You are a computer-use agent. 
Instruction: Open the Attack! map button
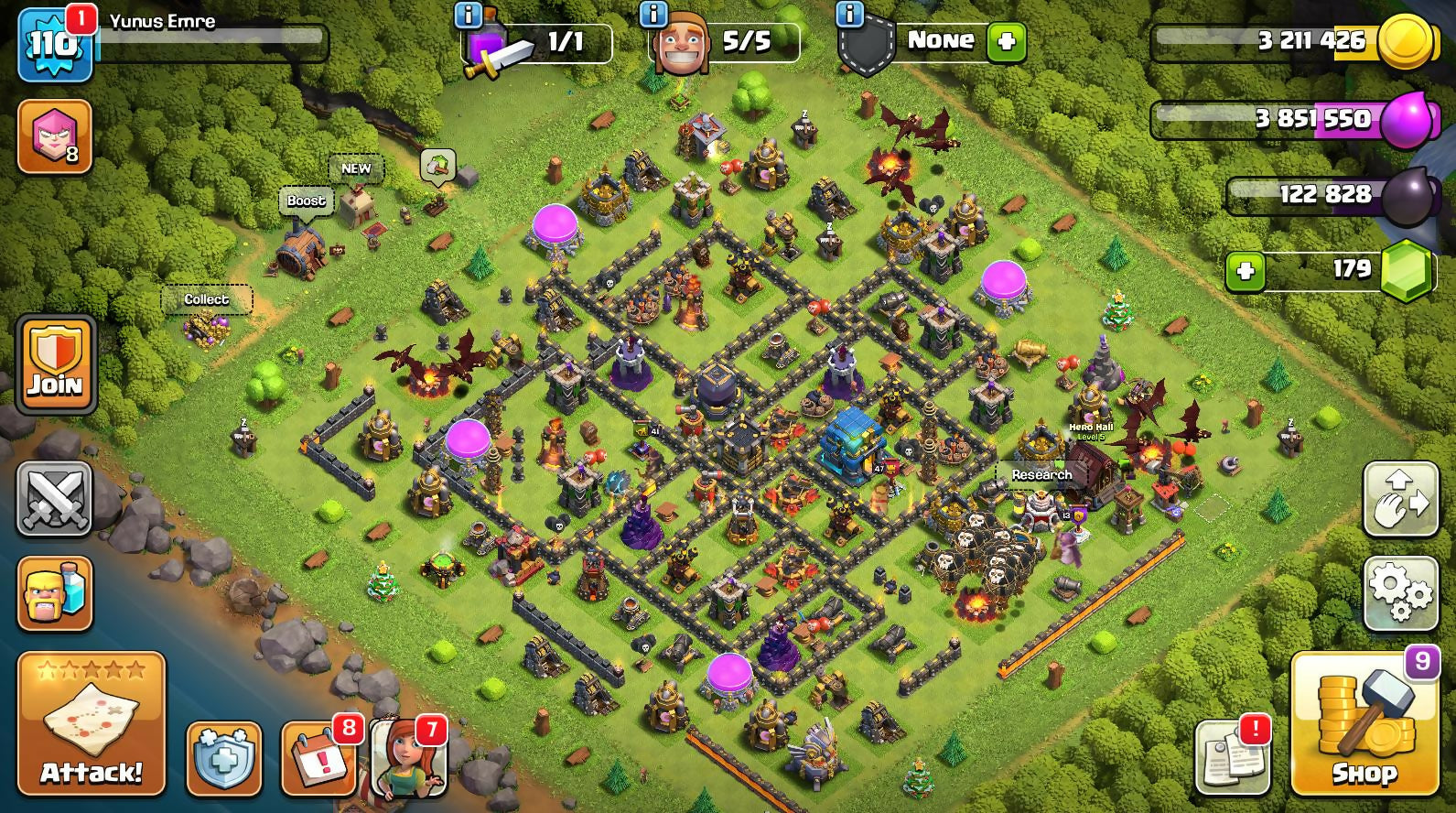tap(91, 723)
